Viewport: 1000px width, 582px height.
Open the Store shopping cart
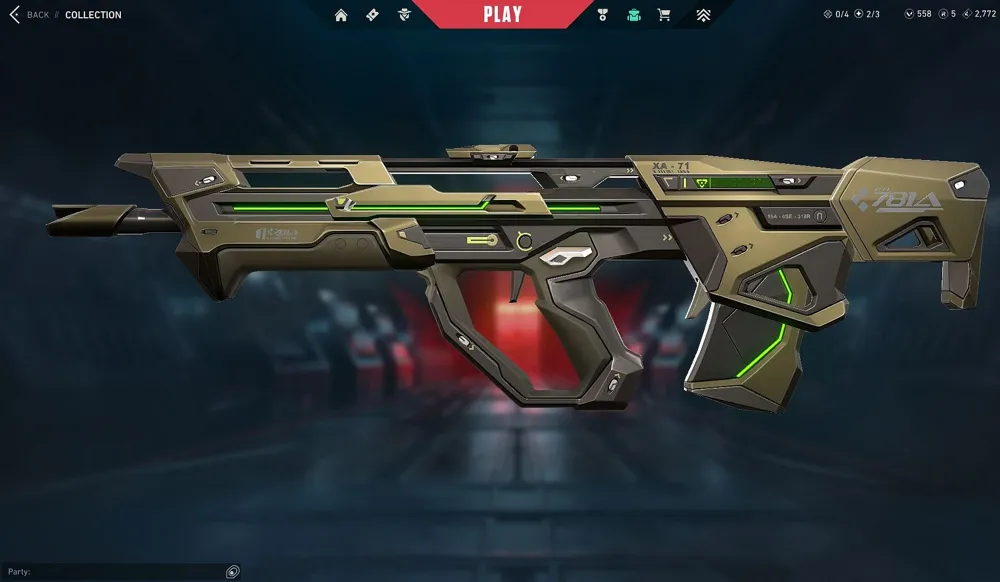tap(664, 15)
